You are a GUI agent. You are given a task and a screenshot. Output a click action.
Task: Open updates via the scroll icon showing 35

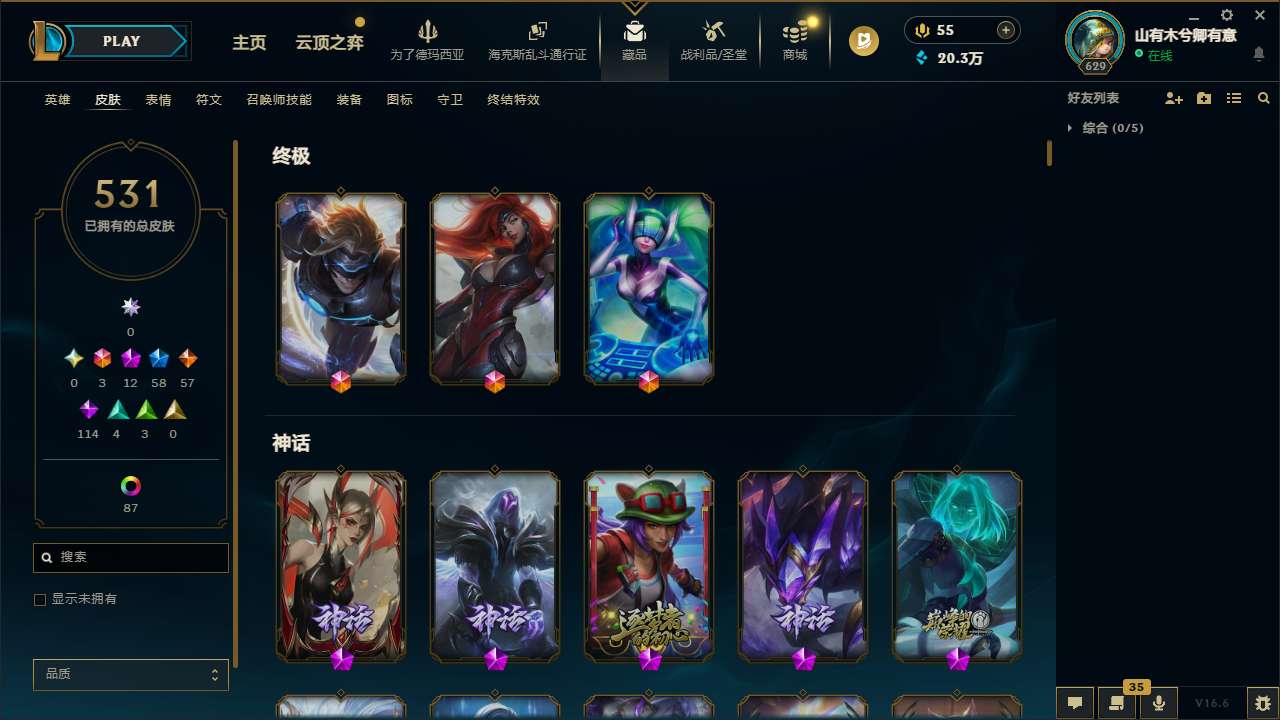coord(1117,704)
